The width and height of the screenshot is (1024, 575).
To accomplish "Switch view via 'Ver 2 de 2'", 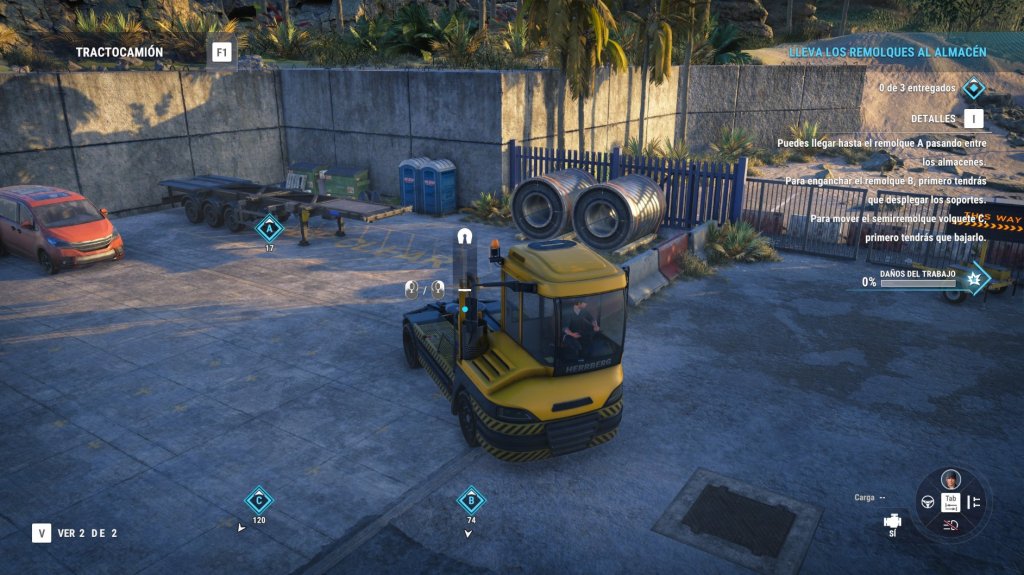I will click(x=42, y=533).
